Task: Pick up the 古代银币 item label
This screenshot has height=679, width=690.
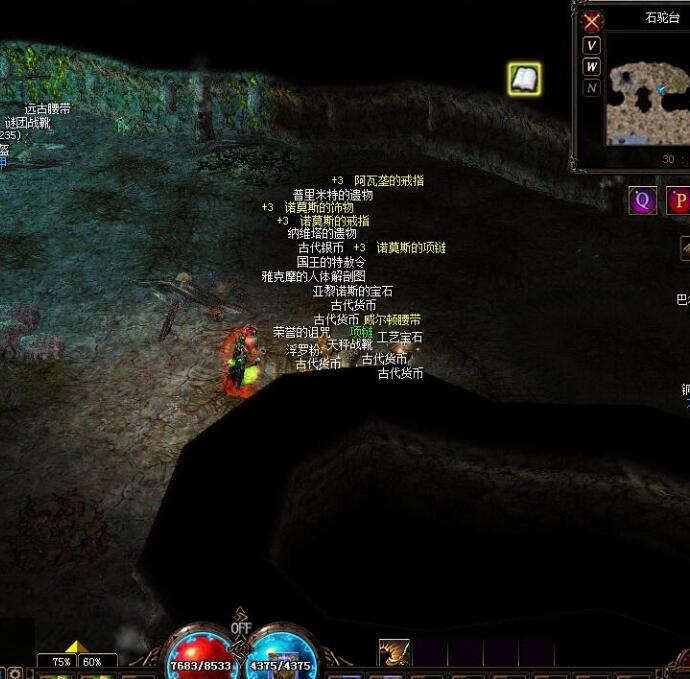Action: pos(320,247)
